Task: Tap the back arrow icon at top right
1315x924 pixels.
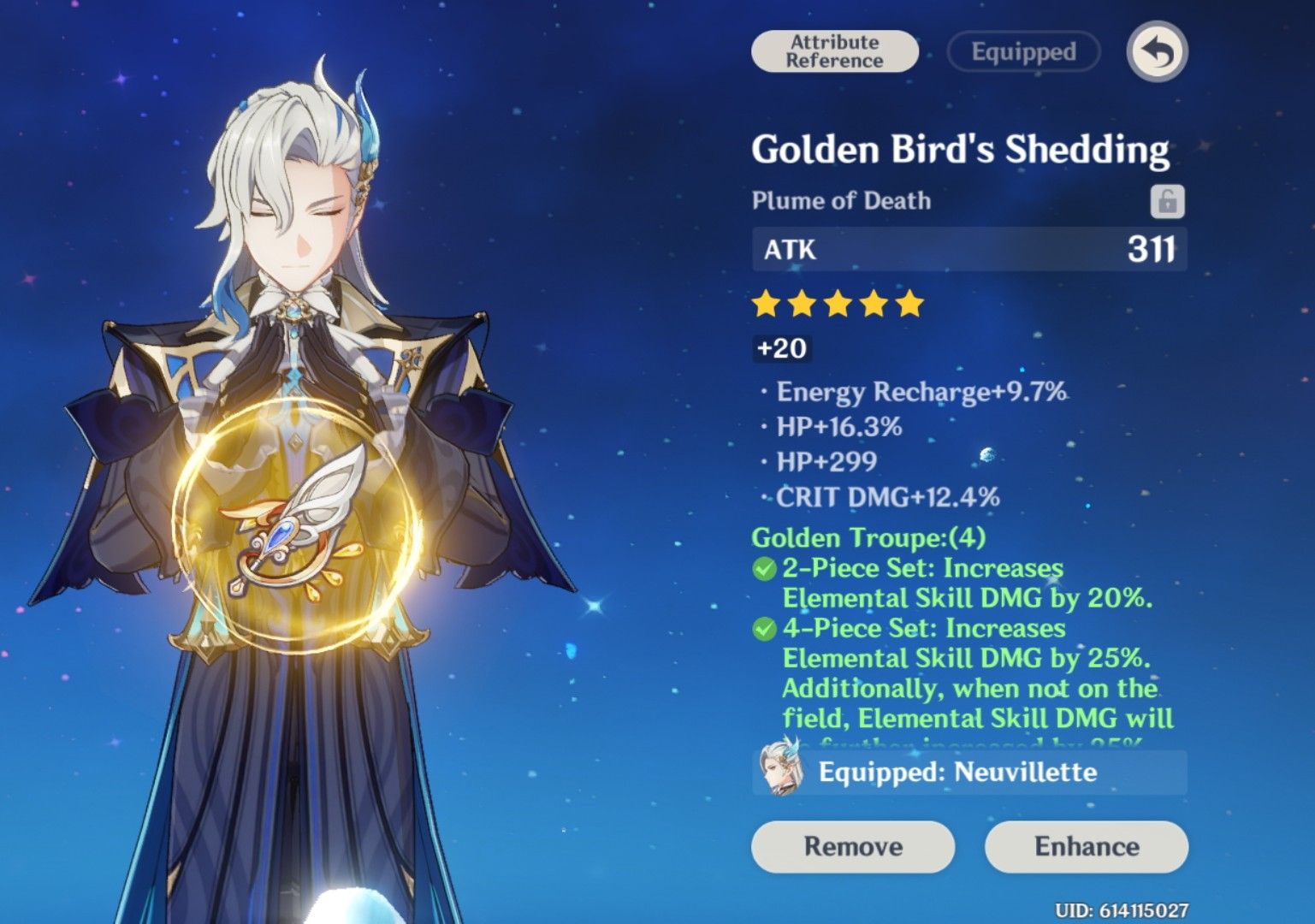Action: point(1158,51)
